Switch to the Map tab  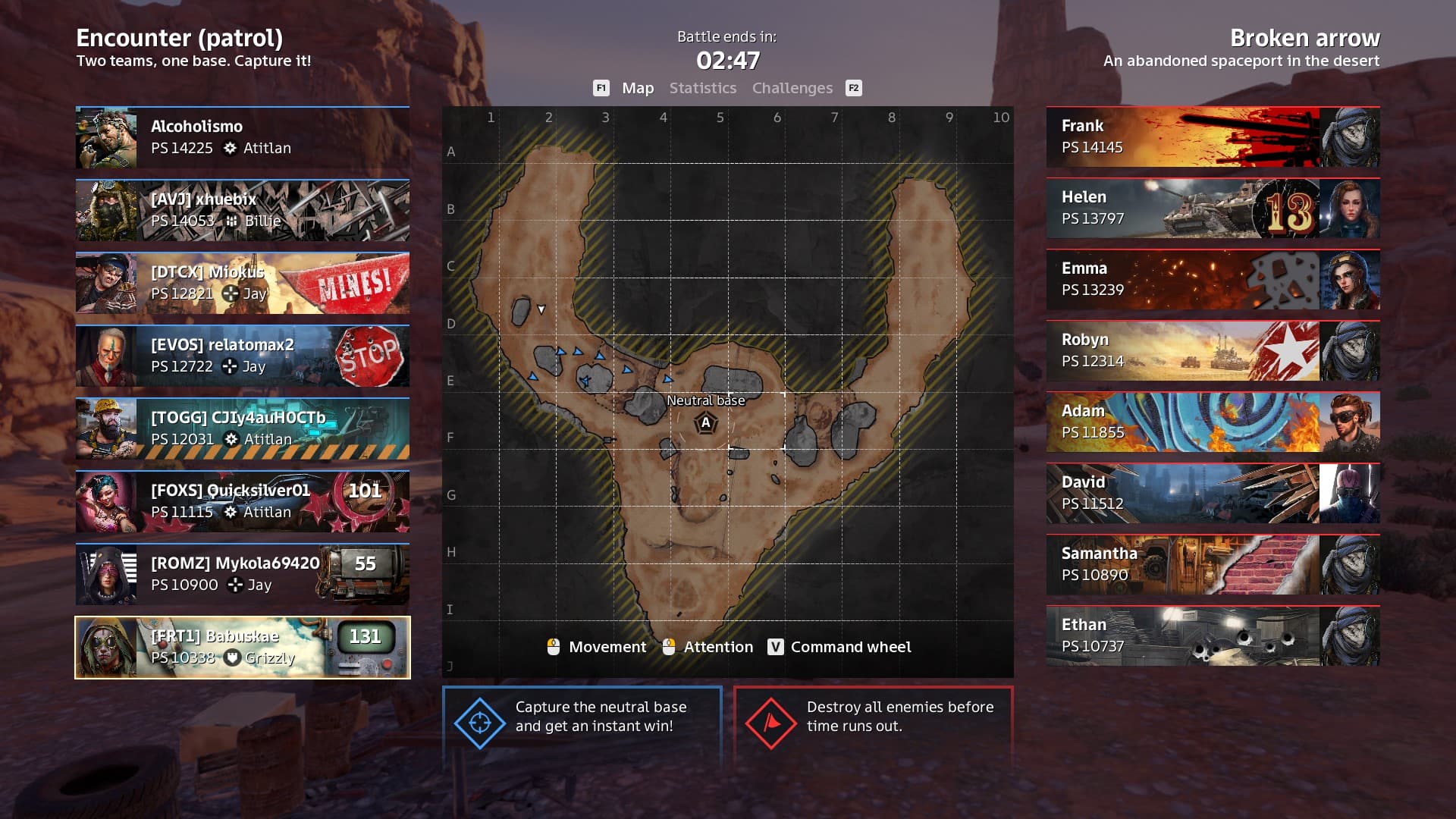[x=637, y=88]
